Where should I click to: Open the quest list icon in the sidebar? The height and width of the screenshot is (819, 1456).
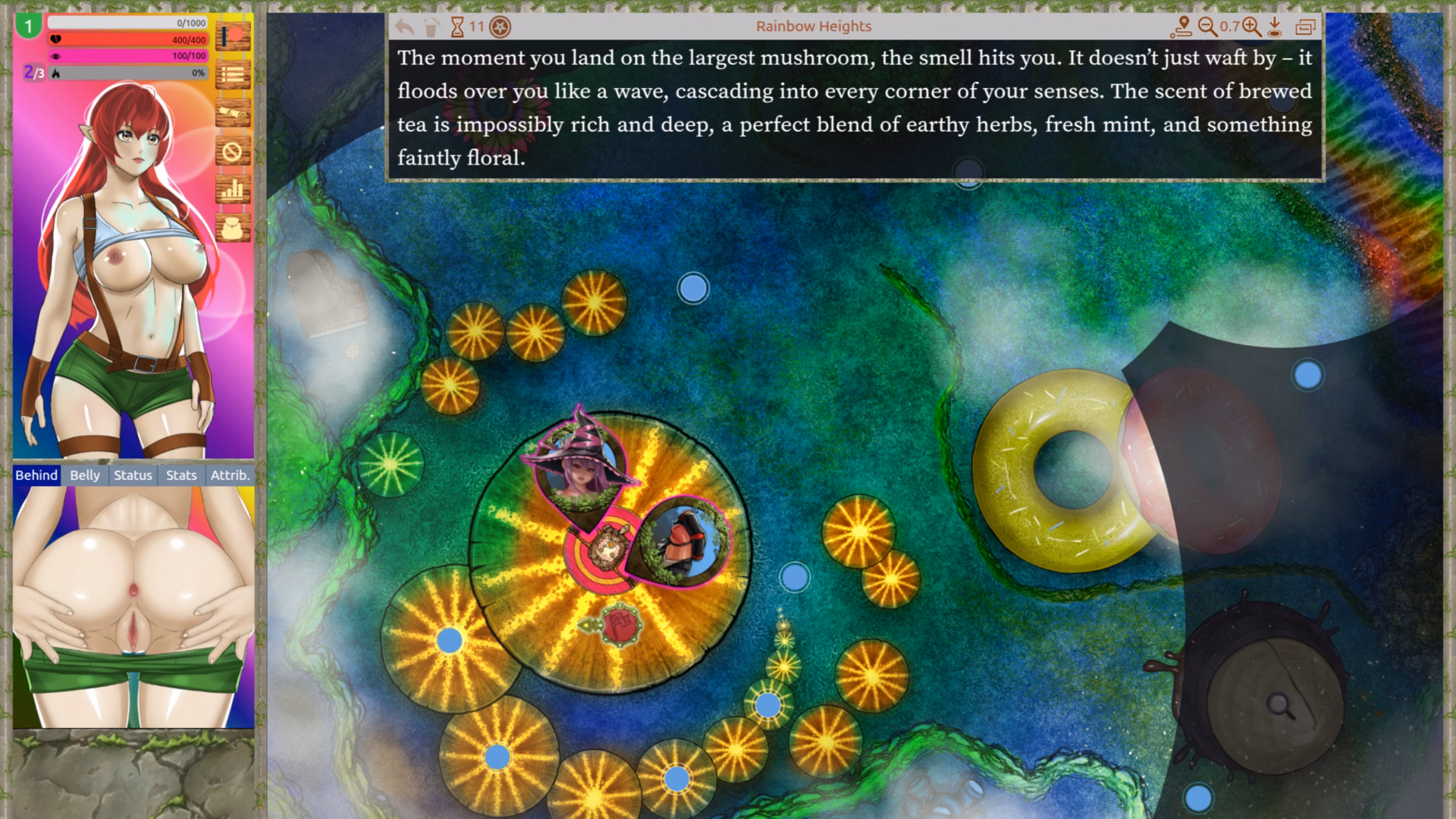click(234, 74)
